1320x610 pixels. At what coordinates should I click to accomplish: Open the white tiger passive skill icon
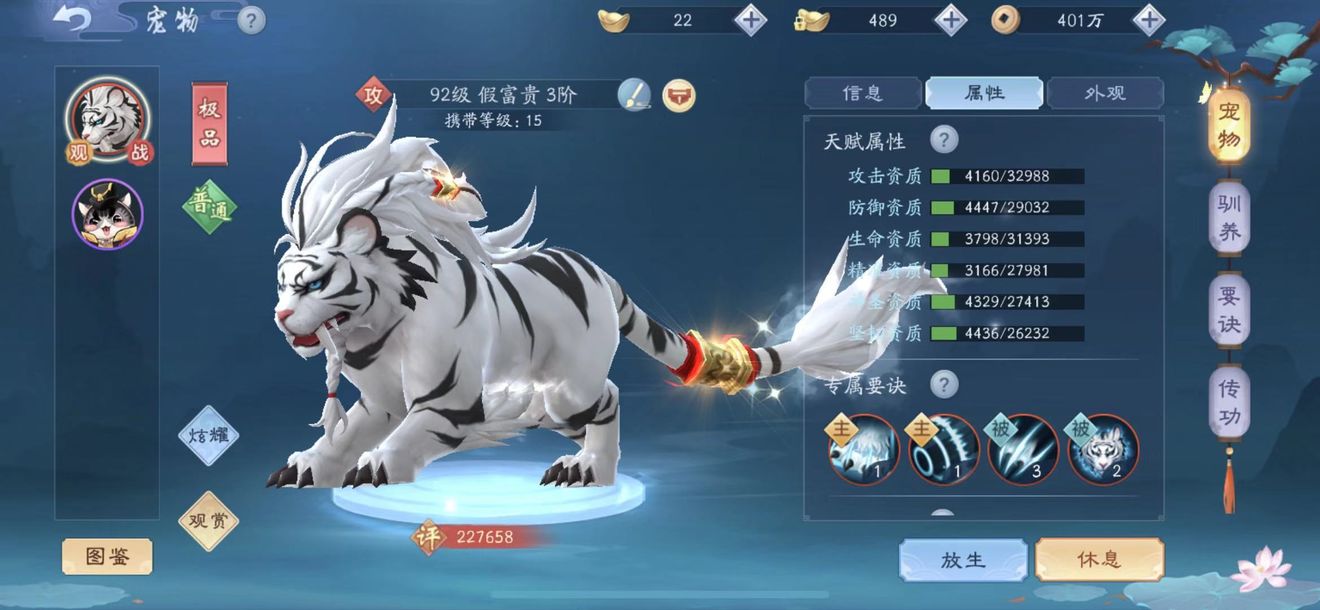pos(1103,450)
